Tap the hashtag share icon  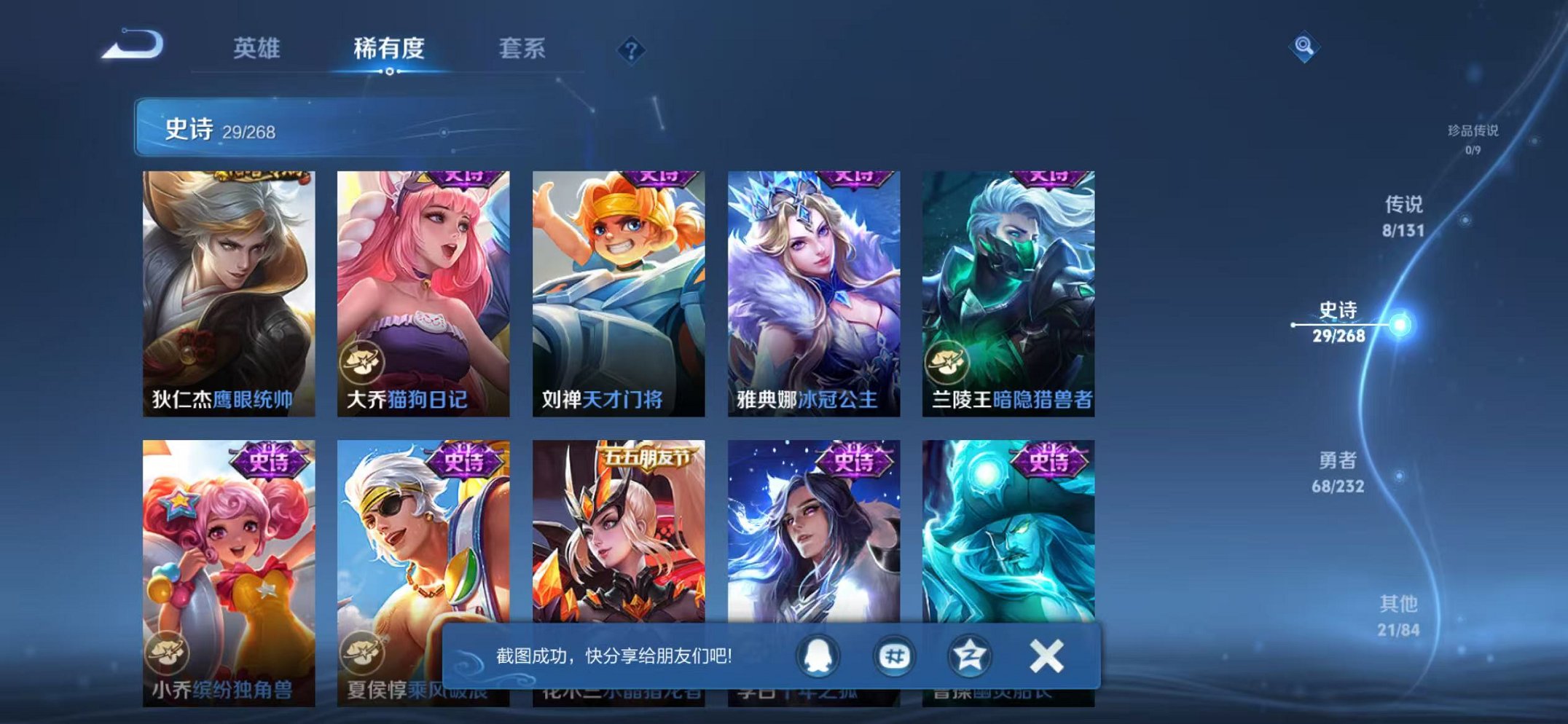(897, 655)
